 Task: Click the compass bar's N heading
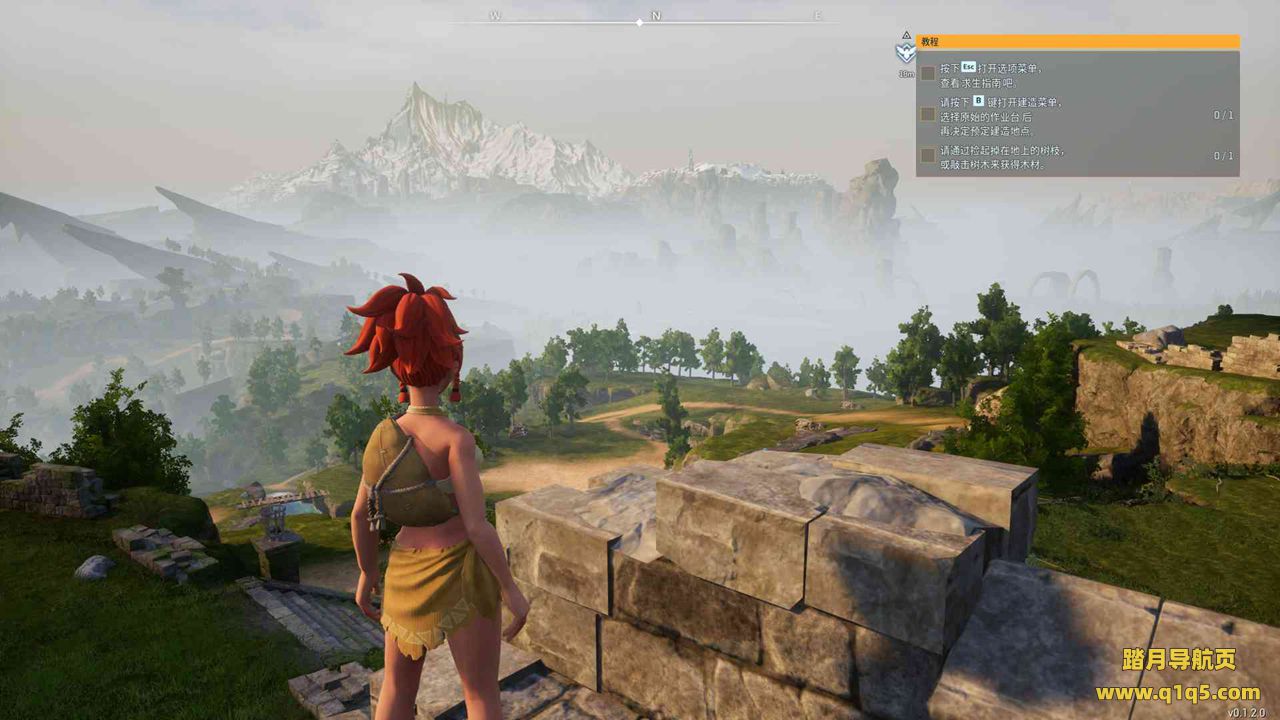[x=656, y=16]
